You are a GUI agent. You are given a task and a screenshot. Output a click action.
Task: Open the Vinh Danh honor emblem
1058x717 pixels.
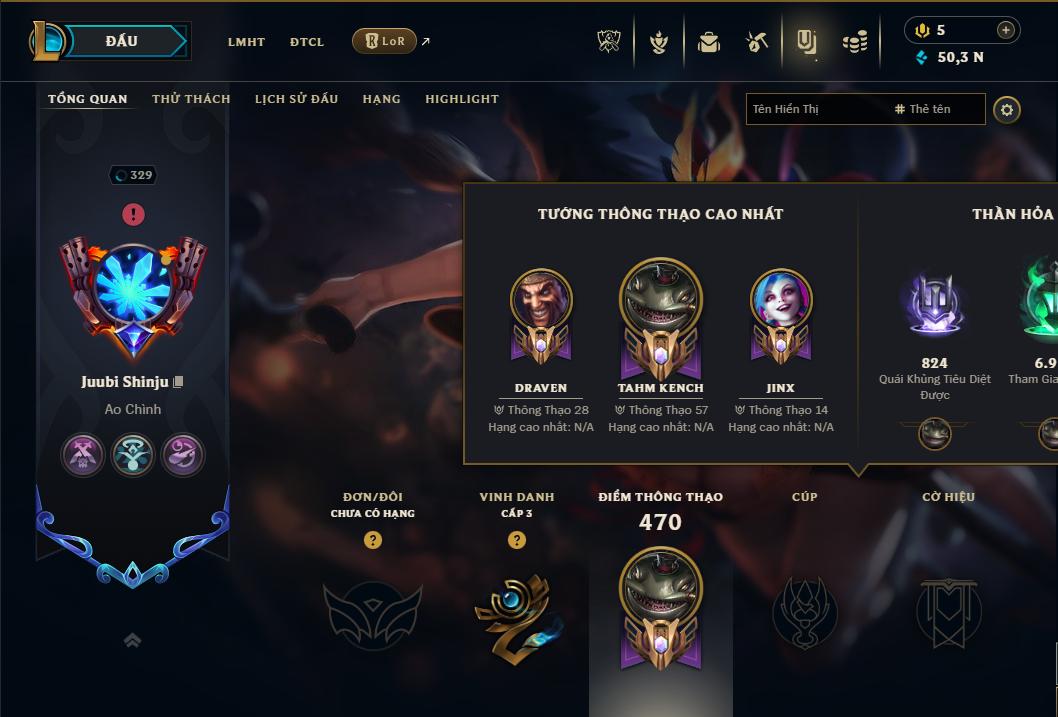[x=516, y=613]
